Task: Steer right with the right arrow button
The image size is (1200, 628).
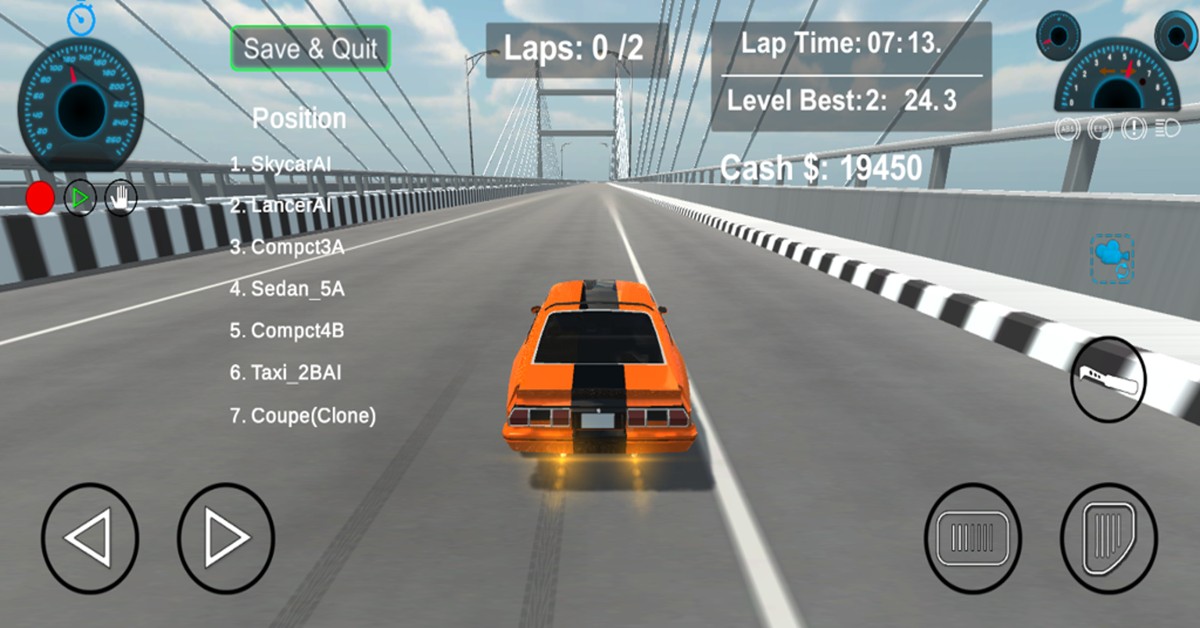Action: pyautogui.click(x=226, y=538)
